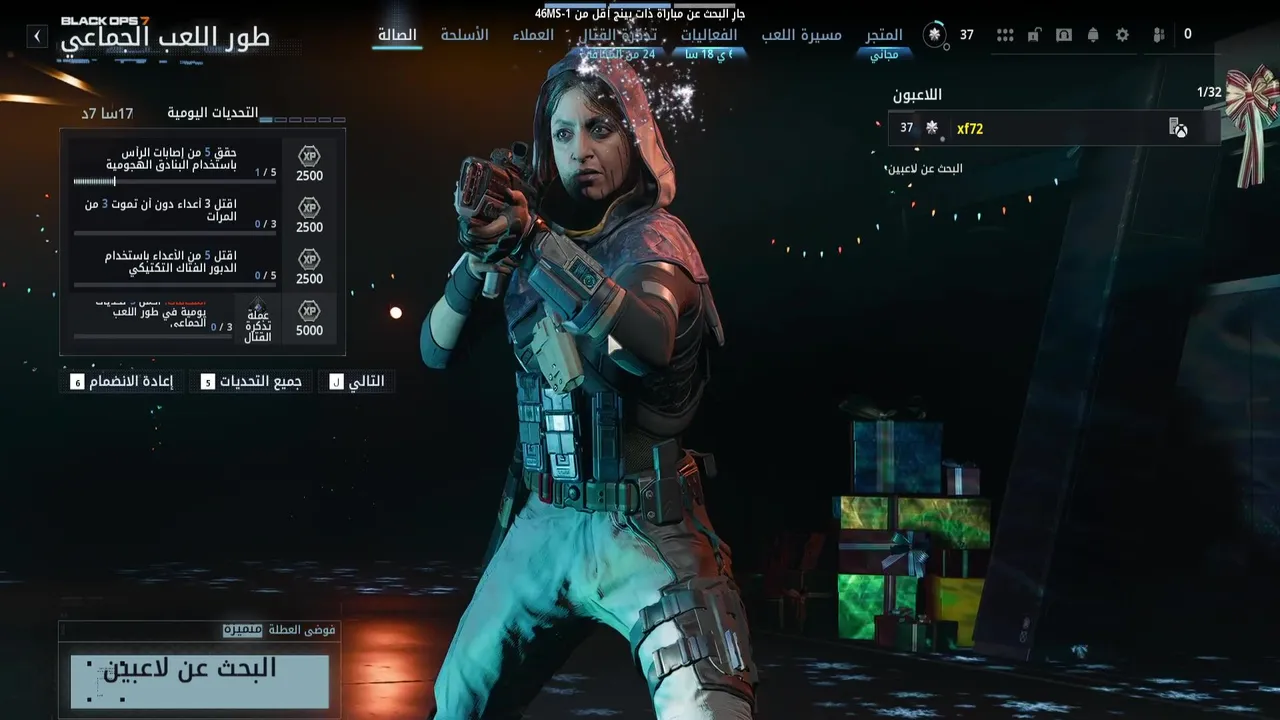Open the settings gear icon
Screen dimensions: 1280x720
[x=1122, y=35]
